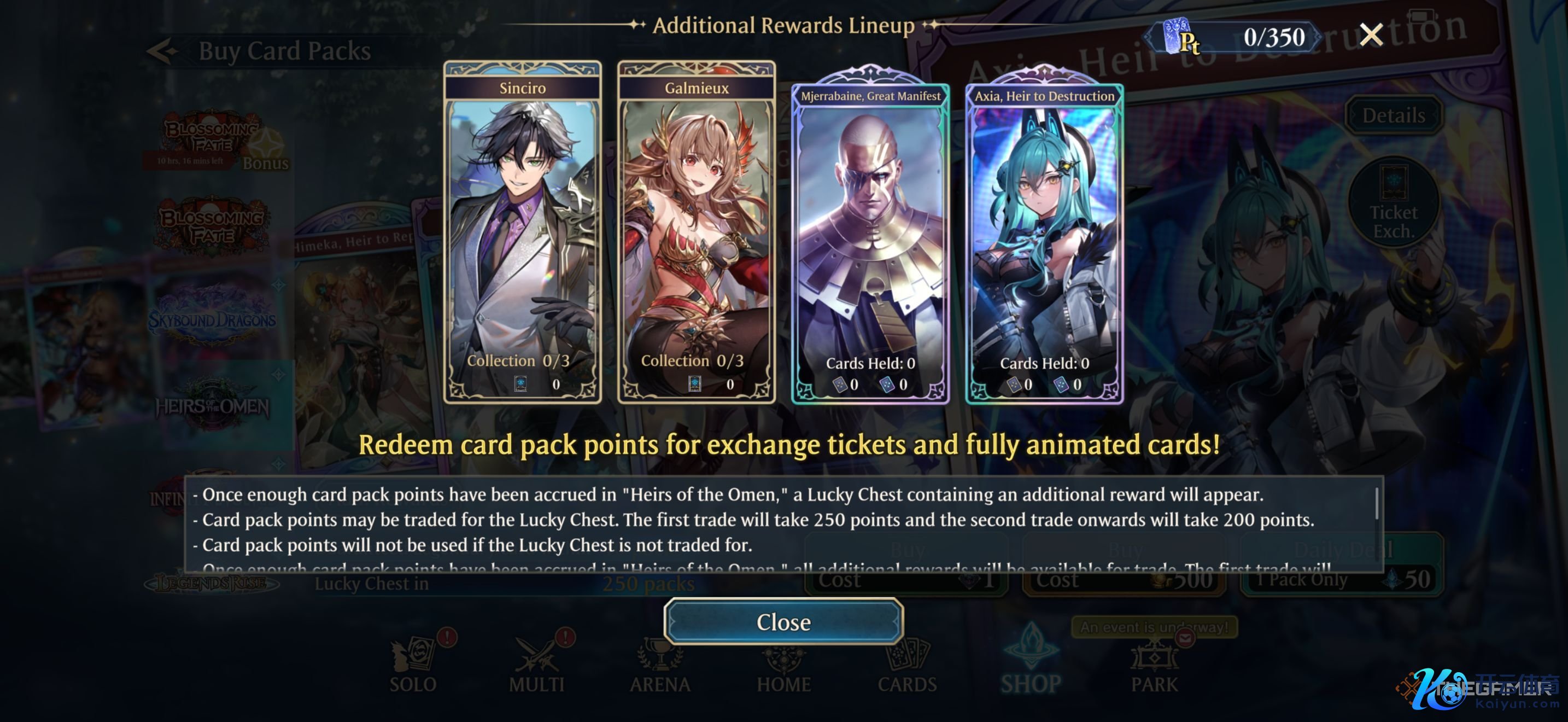Select the Sinciro reward card

click(522, 232)
